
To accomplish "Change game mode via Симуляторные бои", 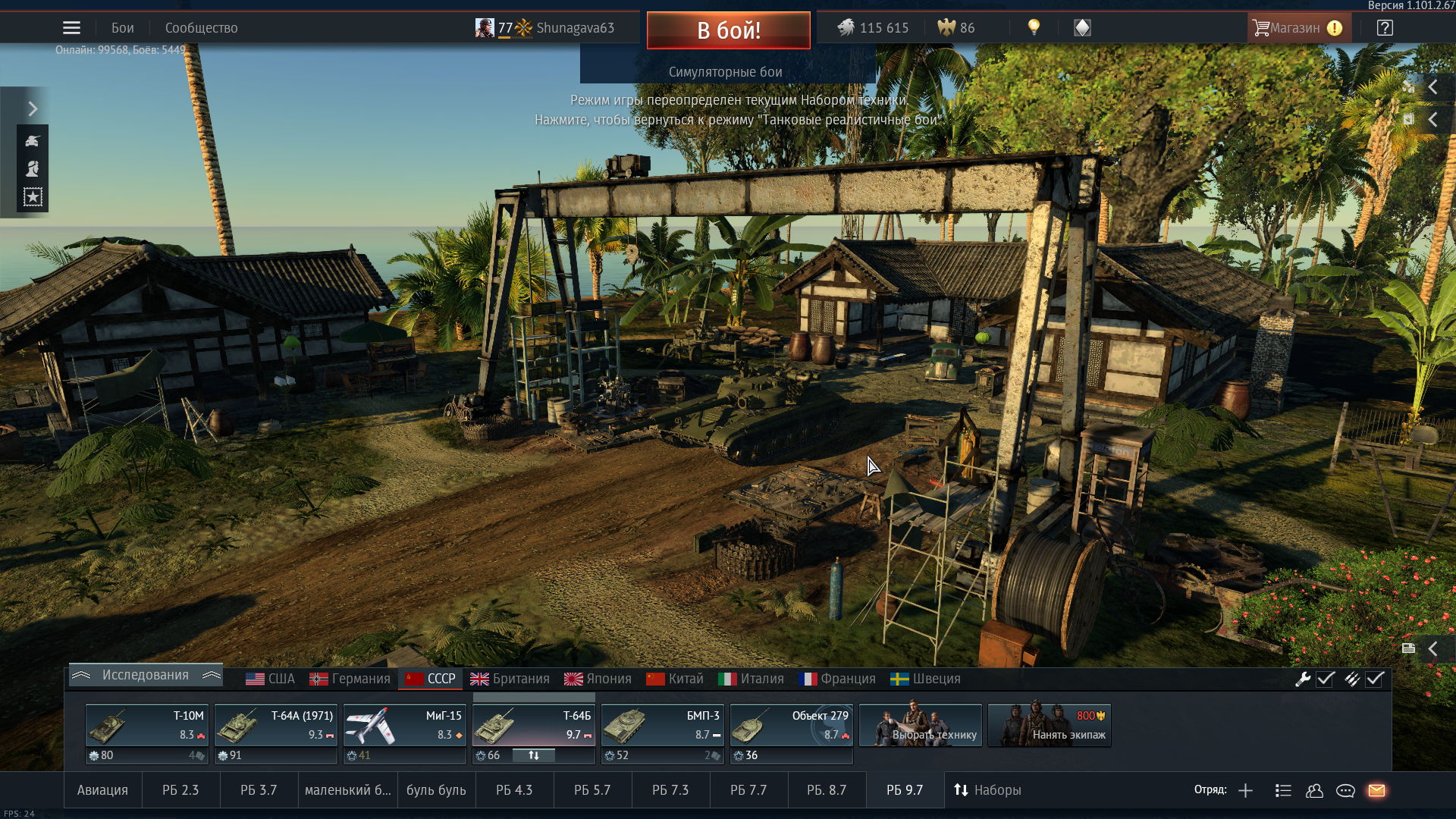I will tap(726, 72).
